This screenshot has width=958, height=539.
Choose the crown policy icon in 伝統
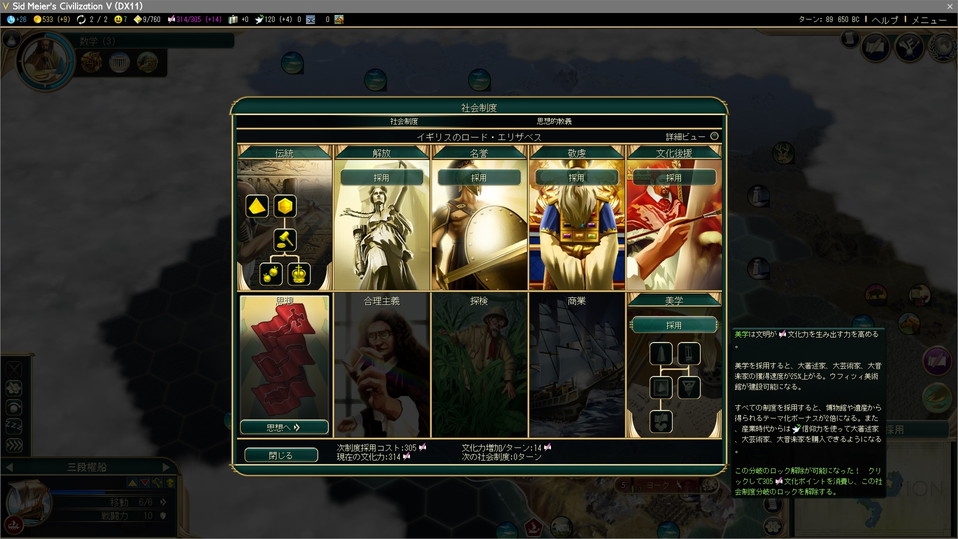[x=298, y=273]
